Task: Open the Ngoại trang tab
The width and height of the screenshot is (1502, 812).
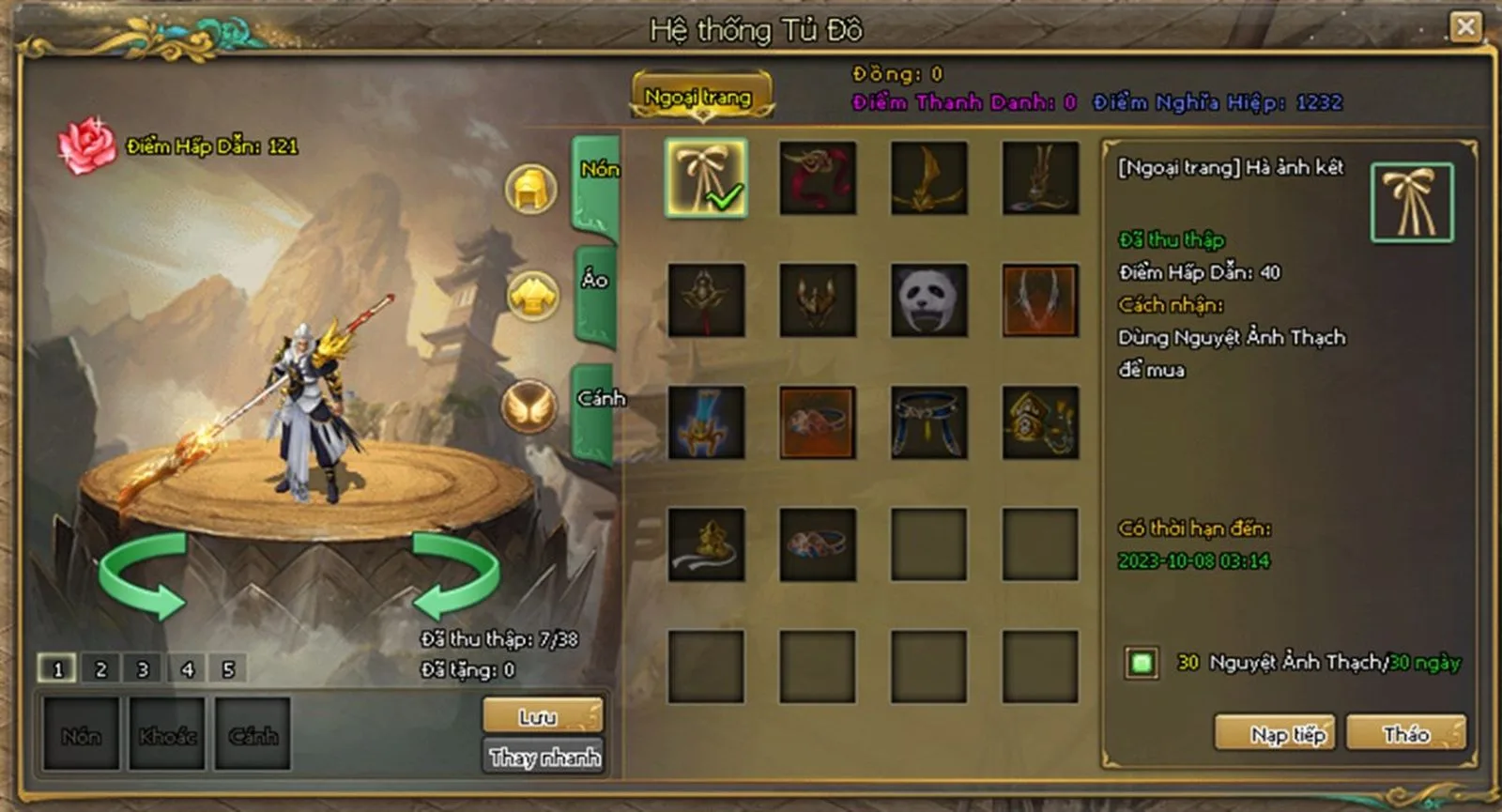Action: [x=699, y=97]
